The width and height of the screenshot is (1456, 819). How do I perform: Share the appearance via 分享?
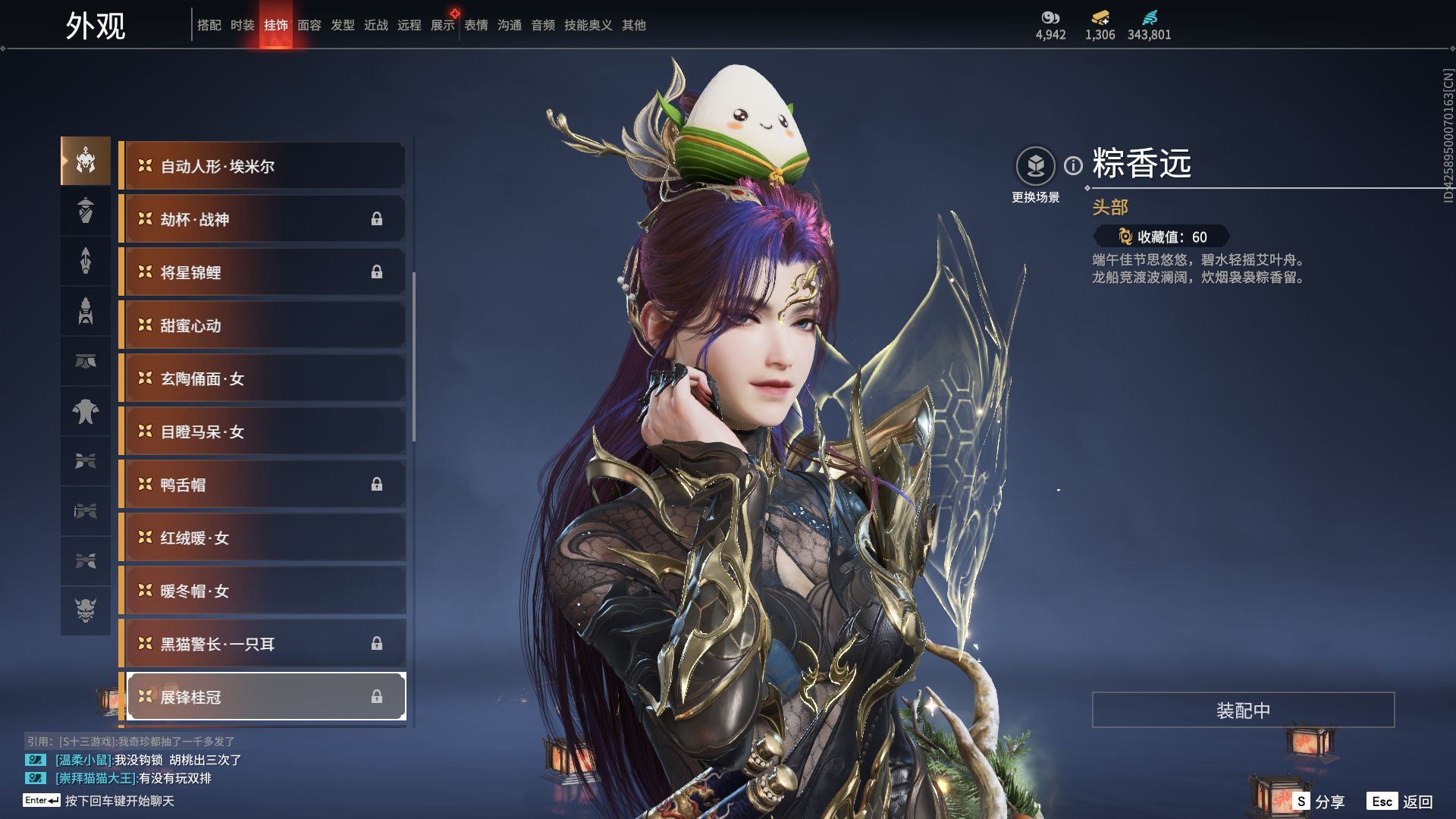1319,802
